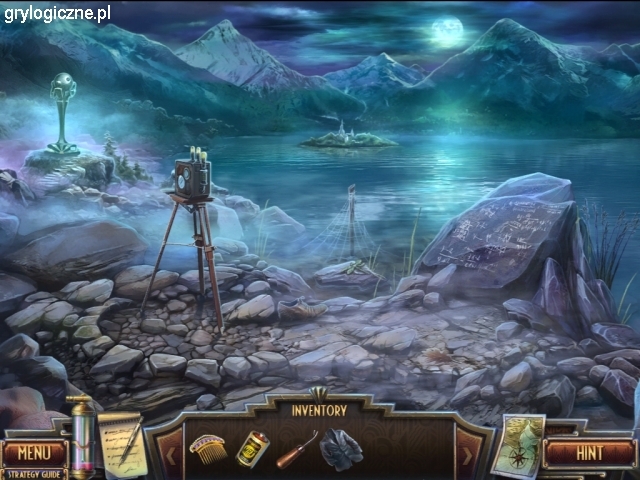Select the yellow battery can item

point(250,447)
